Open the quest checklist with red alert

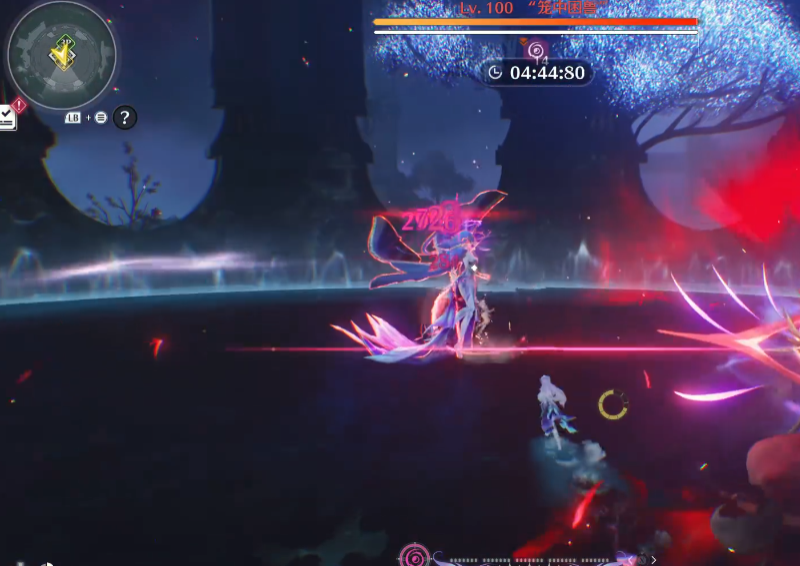(x=7, y=115)
